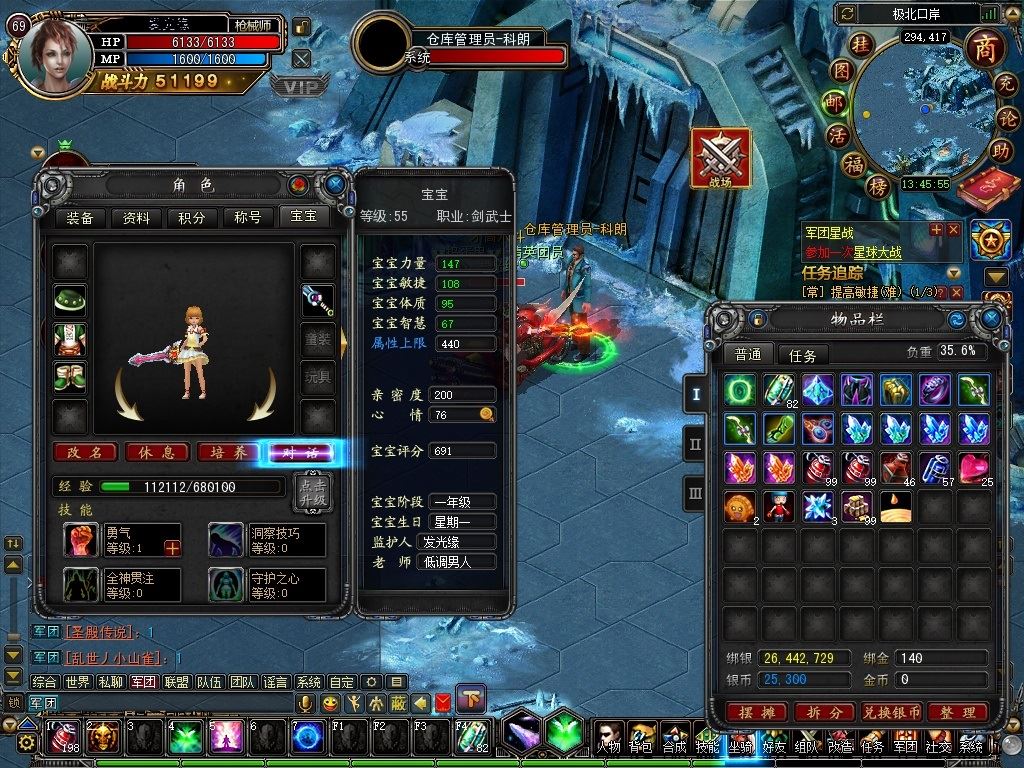
Task: Close the 物品栏 inventory window
Action: click(x=991, y=319)
